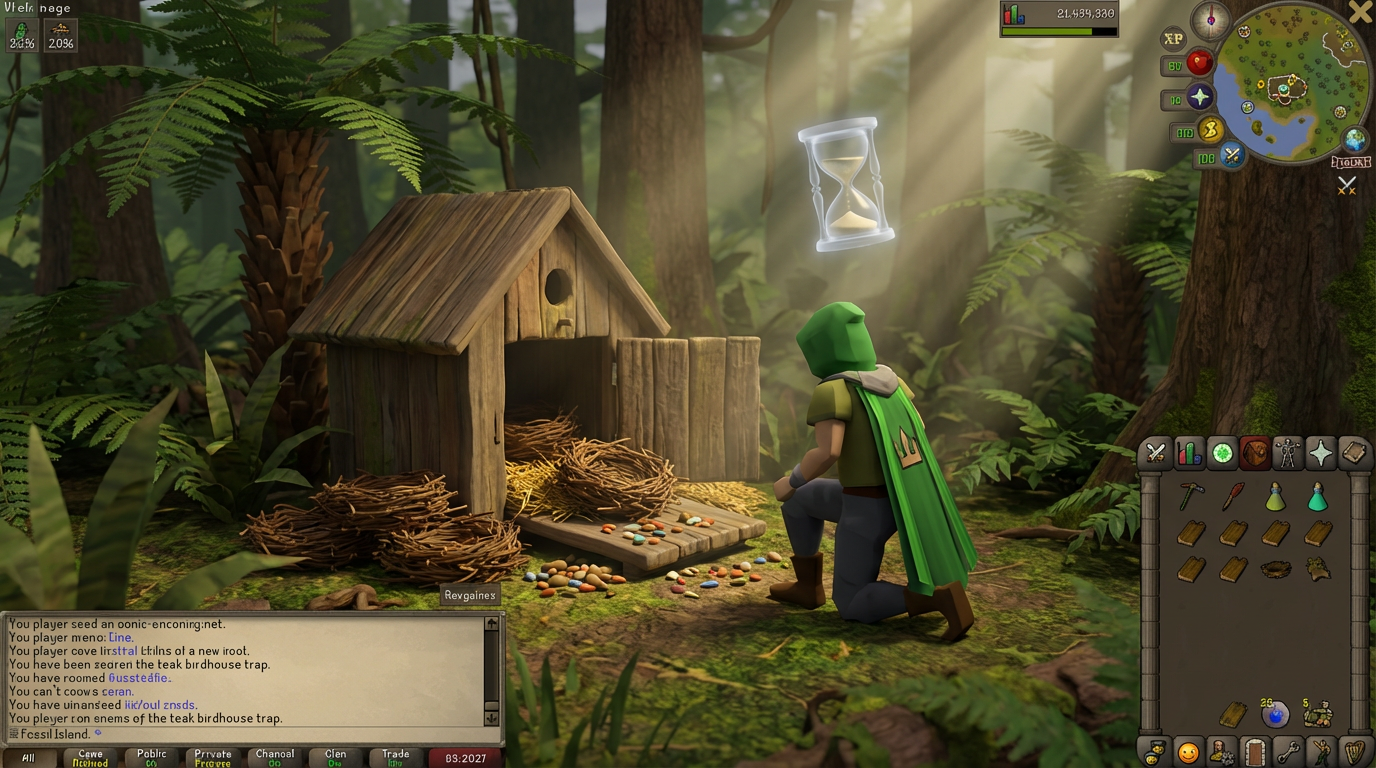Open the prayer star tab

[x=1320, y=453]
